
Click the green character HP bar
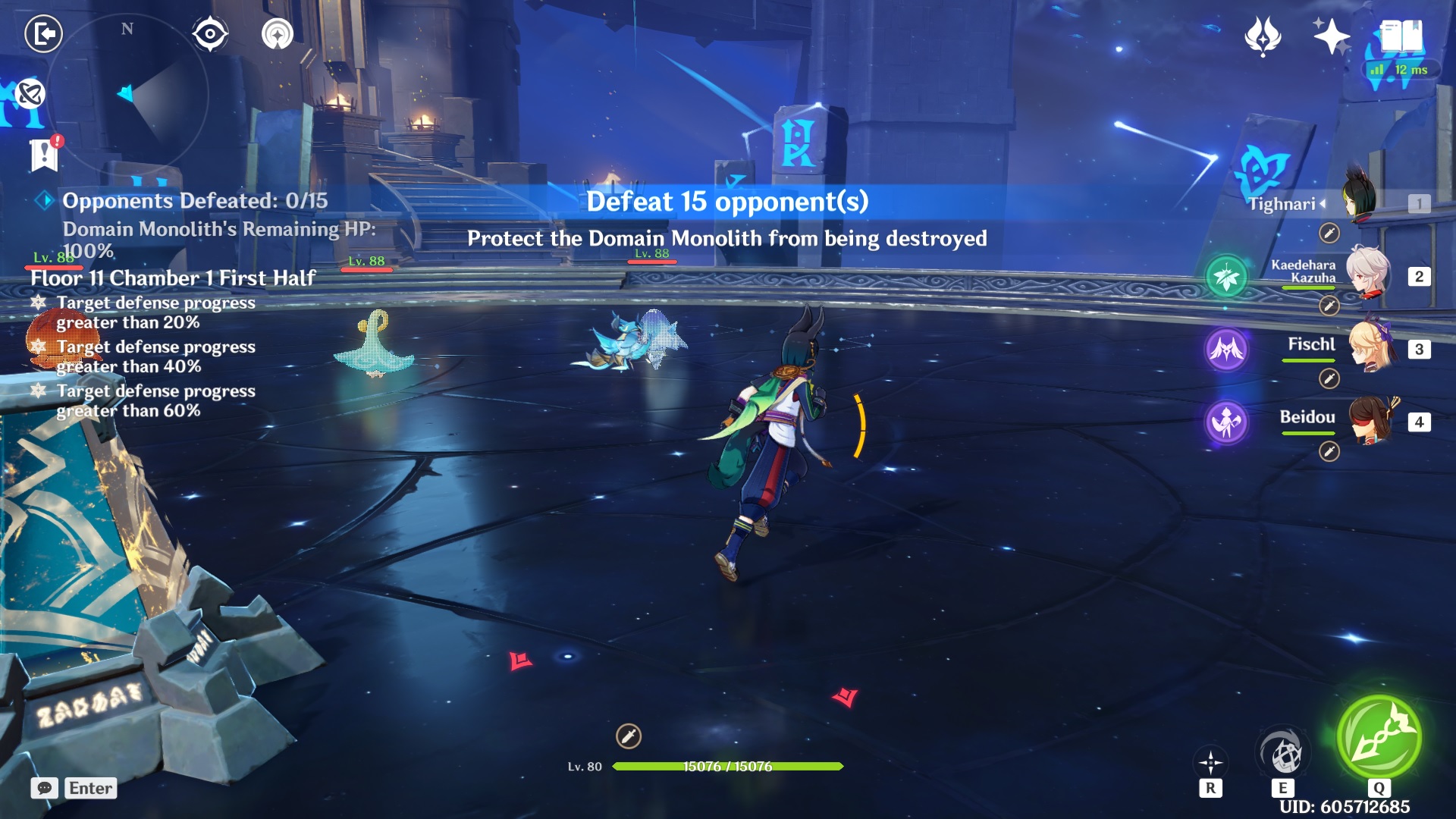pyautogui.click(x=728, y=767)
